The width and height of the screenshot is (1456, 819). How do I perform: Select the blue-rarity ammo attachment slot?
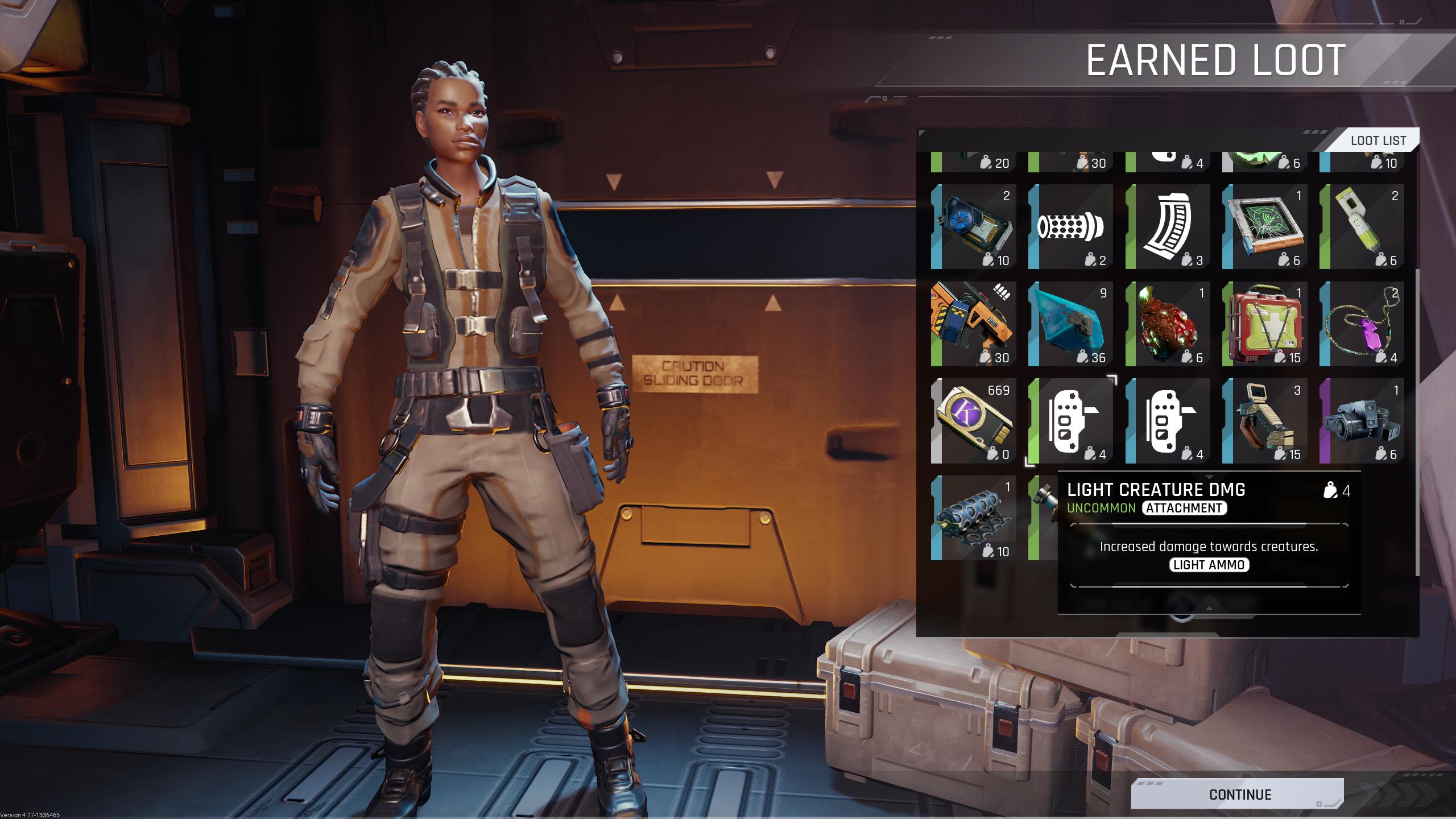[x=1168, y=421]
